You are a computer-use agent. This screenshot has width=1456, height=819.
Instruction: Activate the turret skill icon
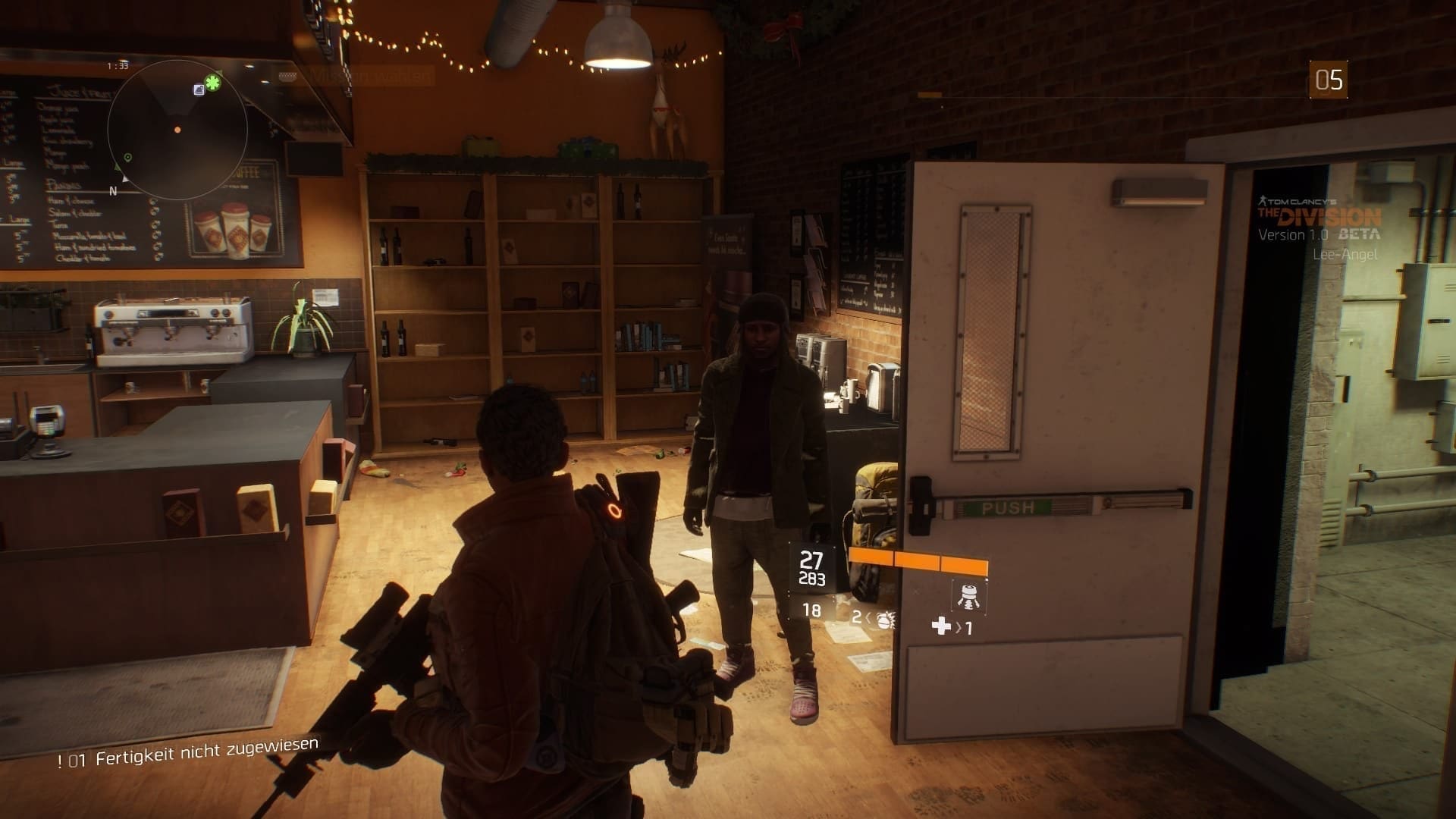[x=968, y=597]
